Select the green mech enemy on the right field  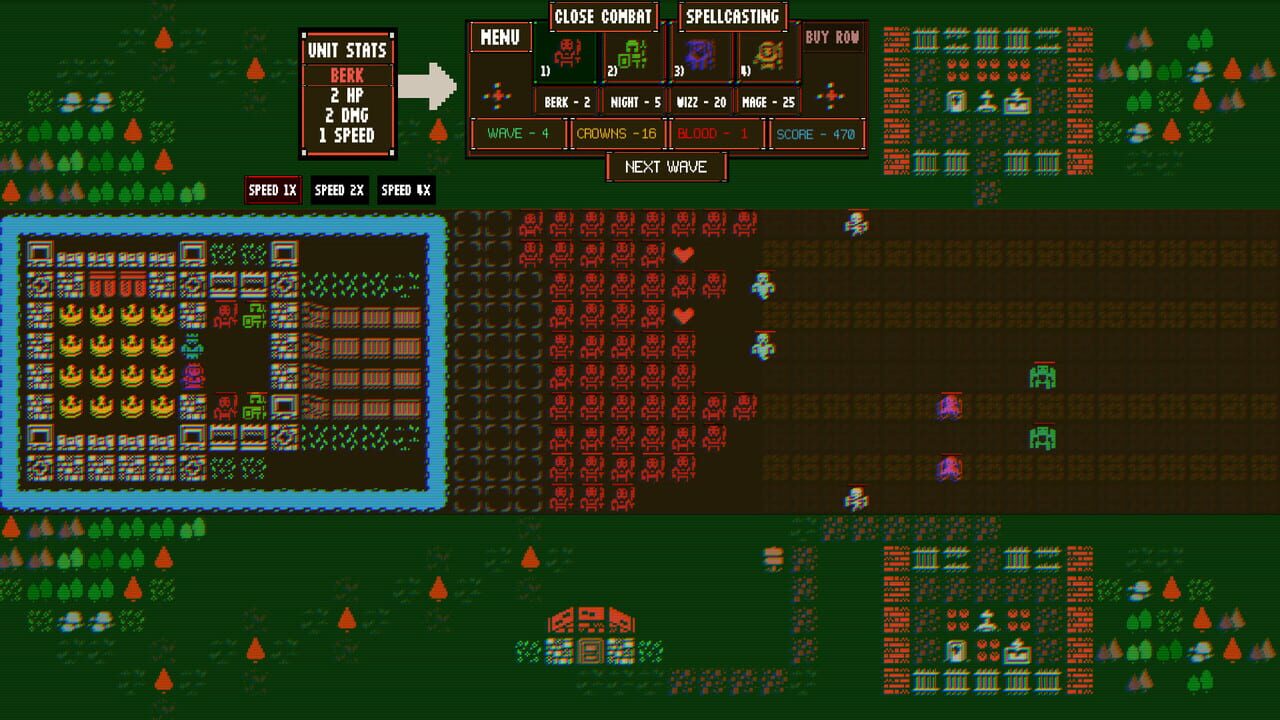[1042, 378]
